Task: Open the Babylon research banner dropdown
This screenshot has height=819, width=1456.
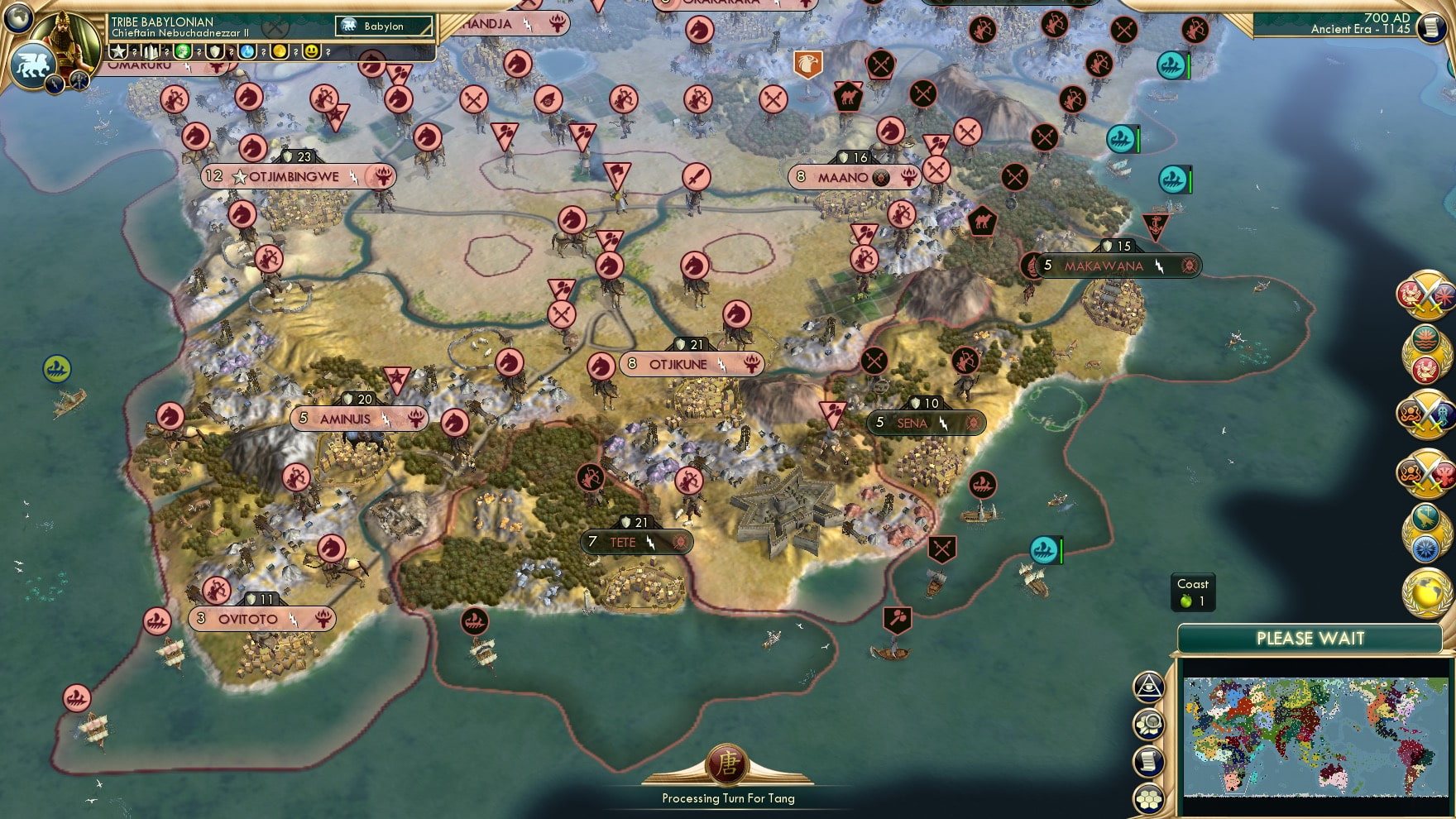Action: [x=383, y=26]
